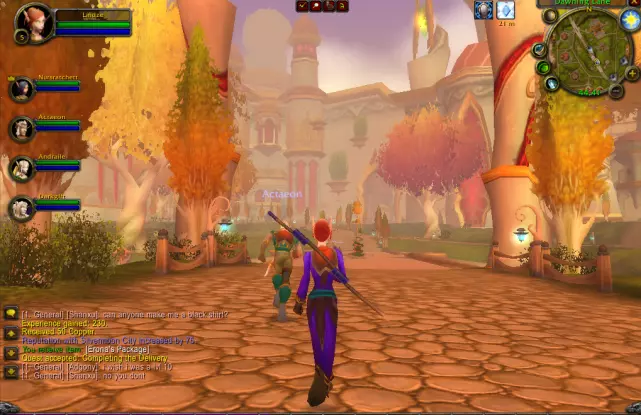The width and height of the screenshot is (641, 415).
Task: Select the player portrait for Lindze
Action: tap(32, 24)
